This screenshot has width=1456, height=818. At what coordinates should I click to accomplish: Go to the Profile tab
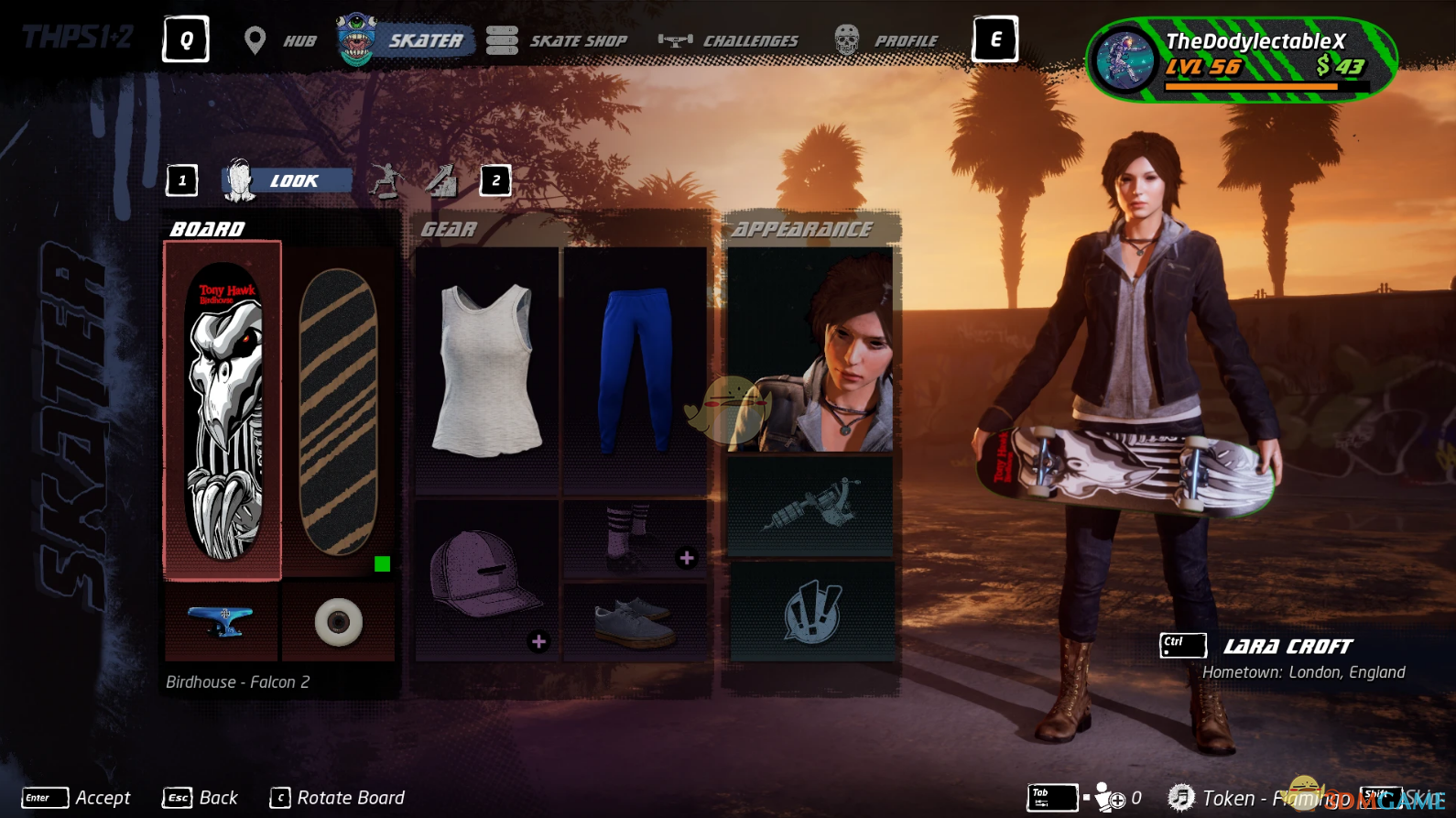886,40
